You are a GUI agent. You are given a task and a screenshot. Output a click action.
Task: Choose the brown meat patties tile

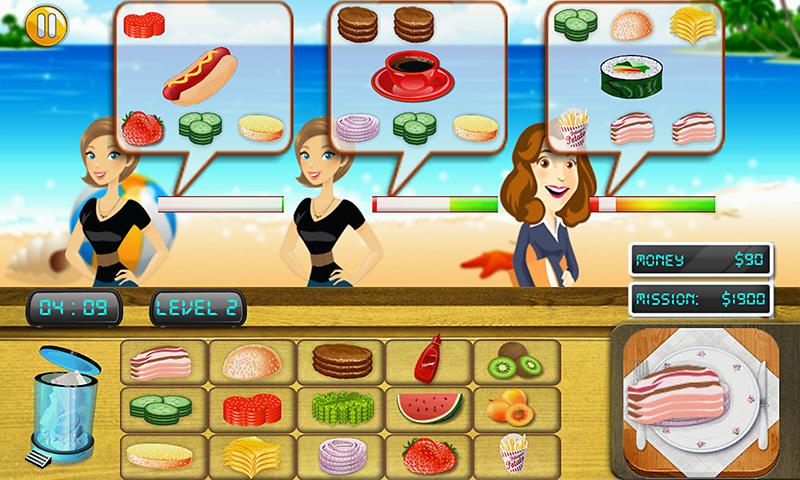point(340,360)
